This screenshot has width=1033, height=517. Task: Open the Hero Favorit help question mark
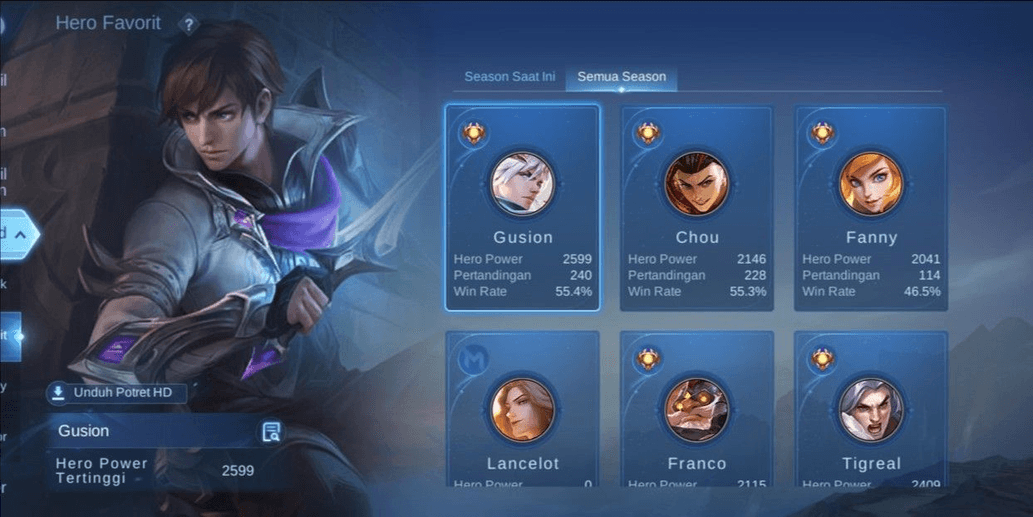pos(188,25)
